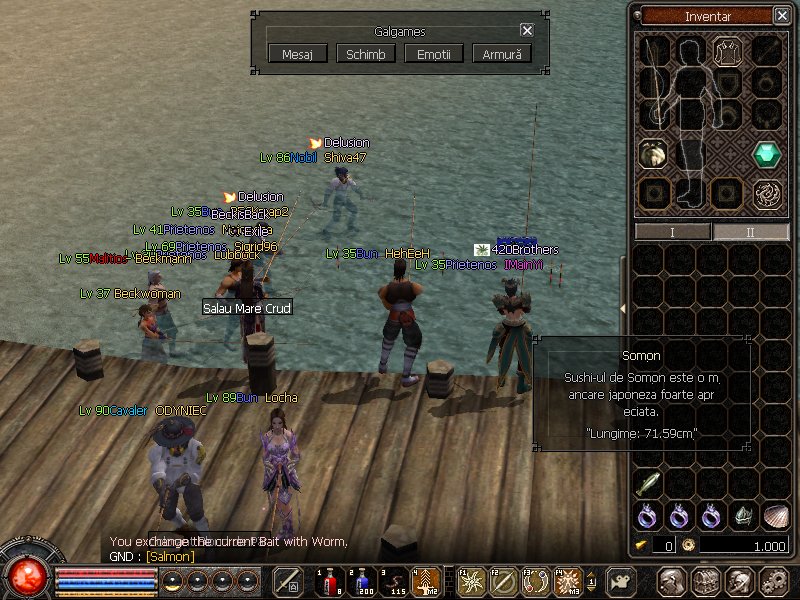Select the equipped body armor slot
Screen dimensions: 800x600
(x=725, y=50)
